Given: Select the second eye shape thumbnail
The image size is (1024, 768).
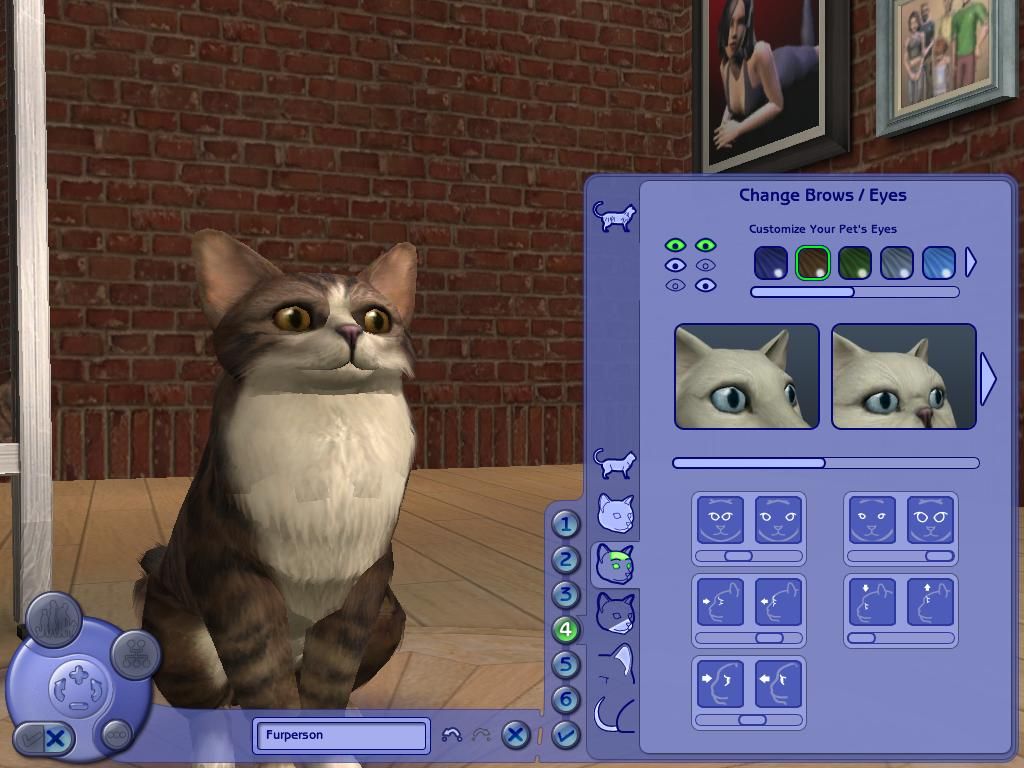Looking at the screenshot, I should tap(903, 377).
